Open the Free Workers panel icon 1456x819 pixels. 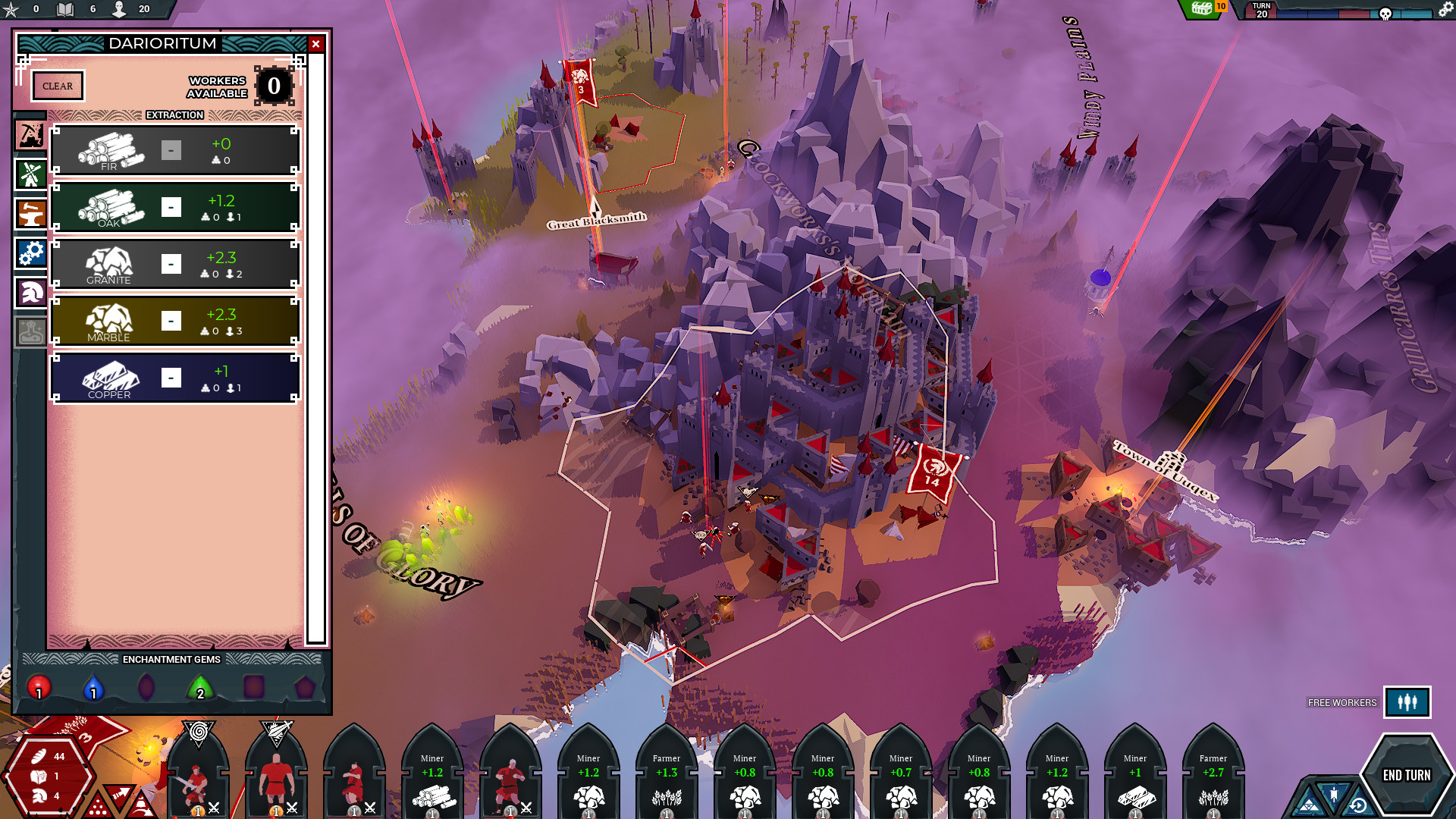pos(1408,702)
